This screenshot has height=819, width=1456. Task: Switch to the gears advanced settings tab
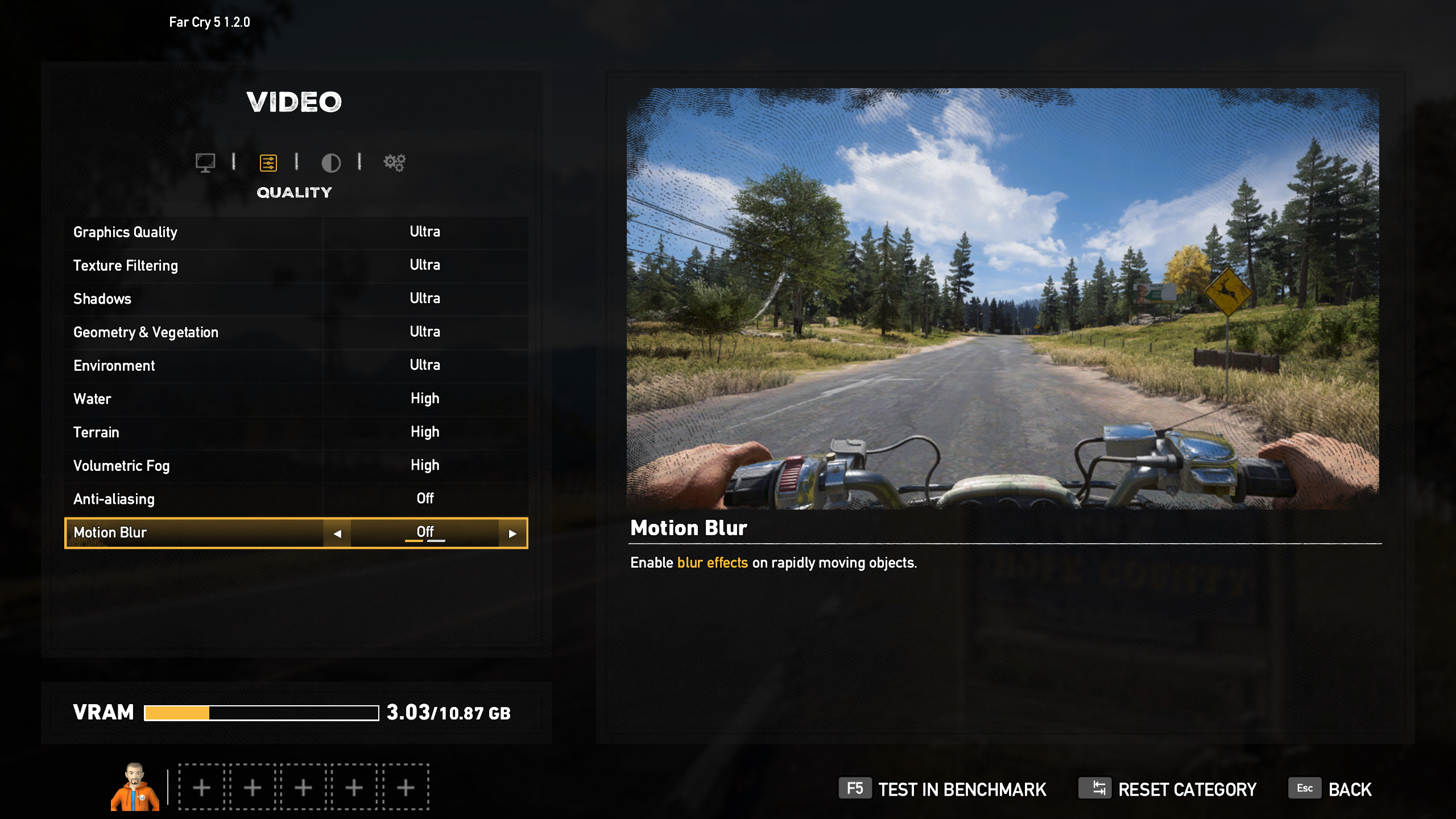tap(394, 163)
